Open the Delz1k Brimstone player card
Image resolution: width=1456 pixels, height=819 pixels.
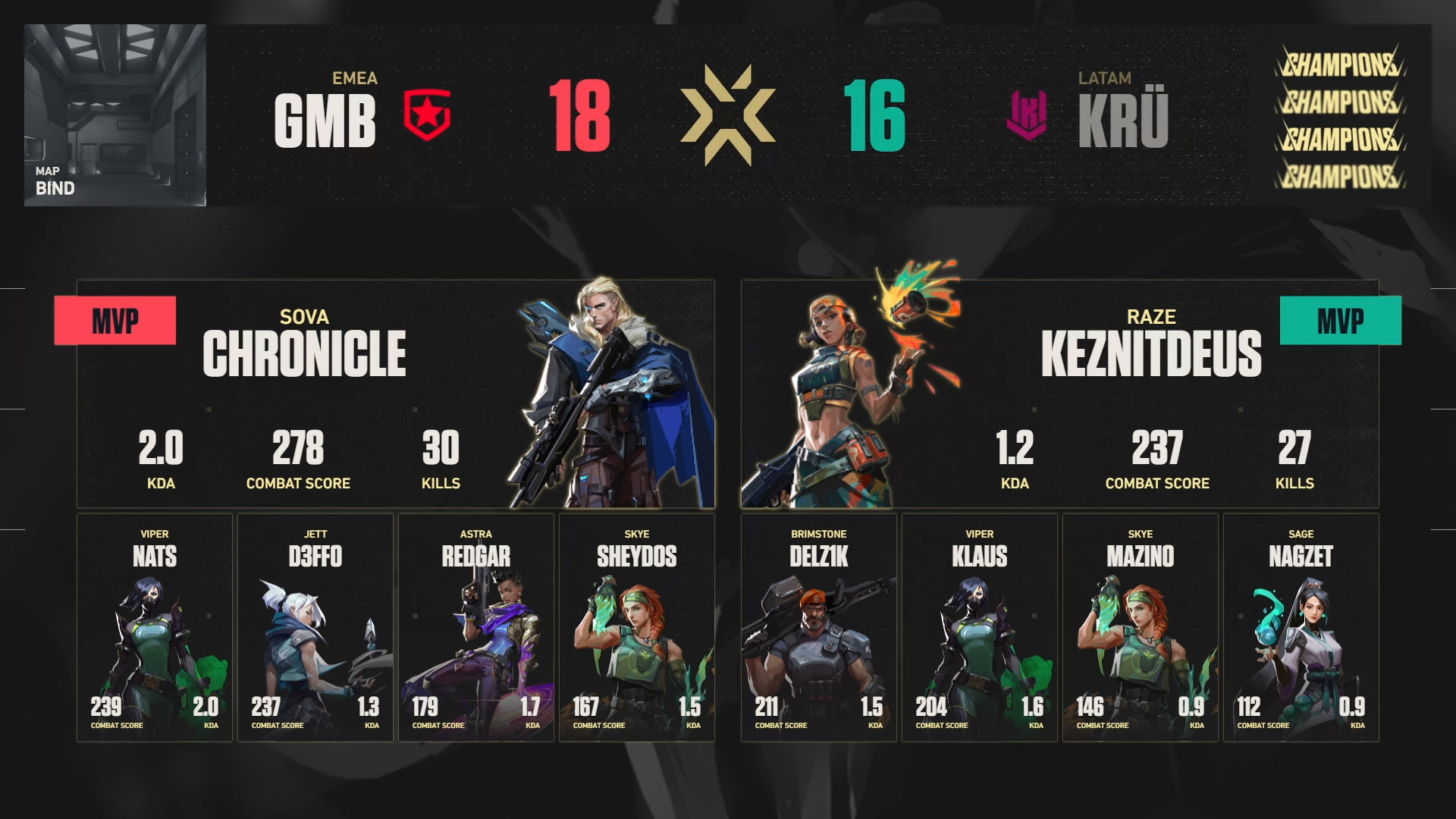pyautogui.click(x=819, y=627)
